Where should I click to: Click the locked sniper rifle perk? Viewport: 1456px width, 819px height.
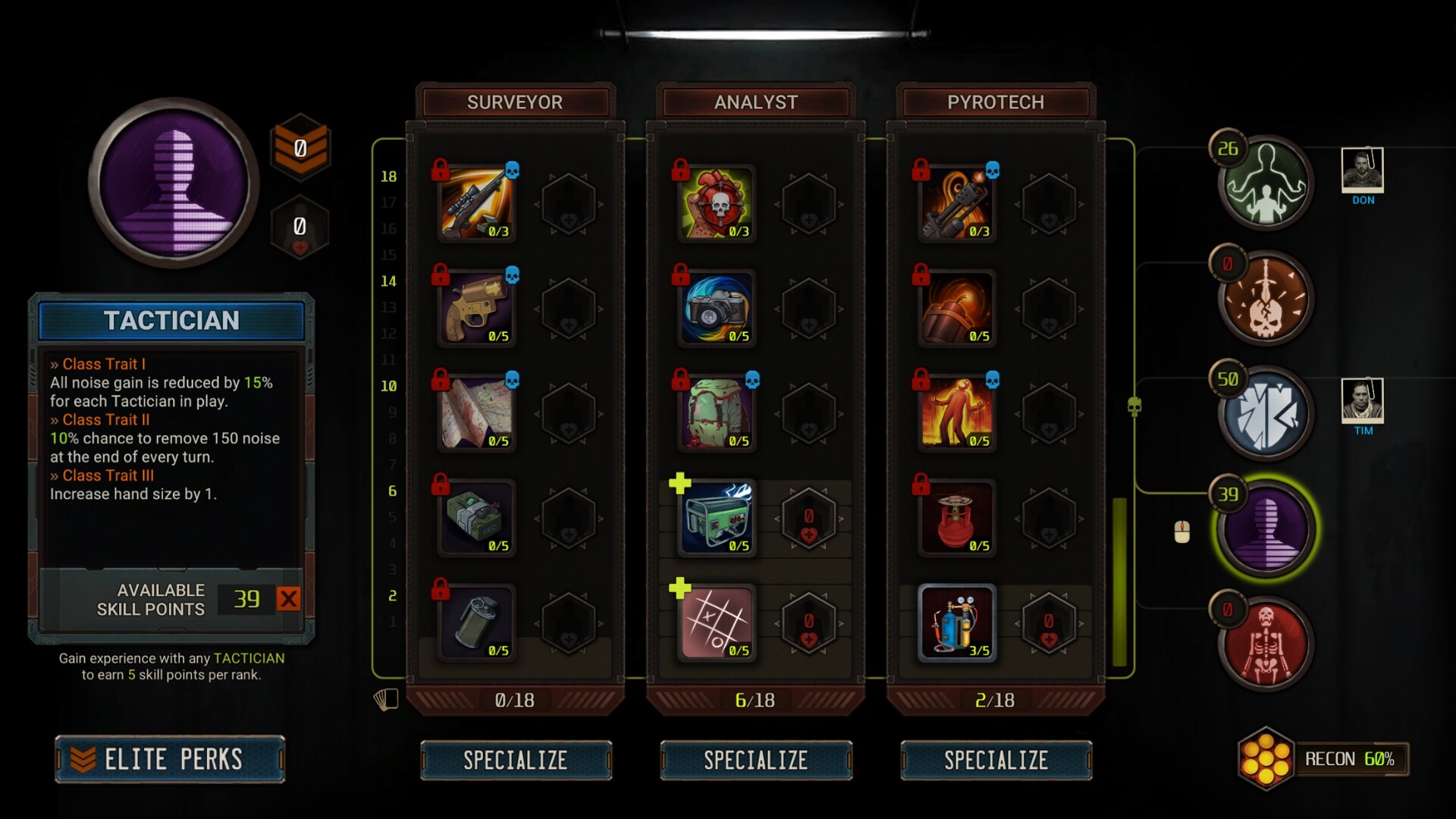[x=477, y=204]
